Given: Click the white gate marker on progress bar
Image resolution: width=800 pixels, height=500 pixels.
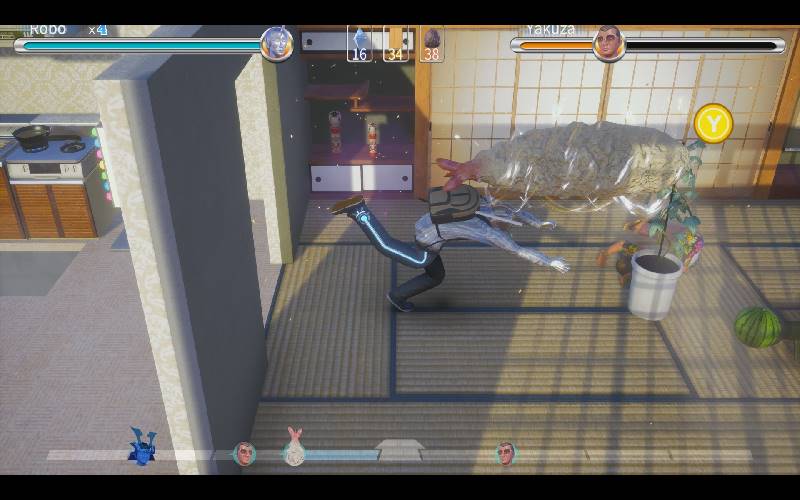Looking at the screenshot, I should coord(400,451).
